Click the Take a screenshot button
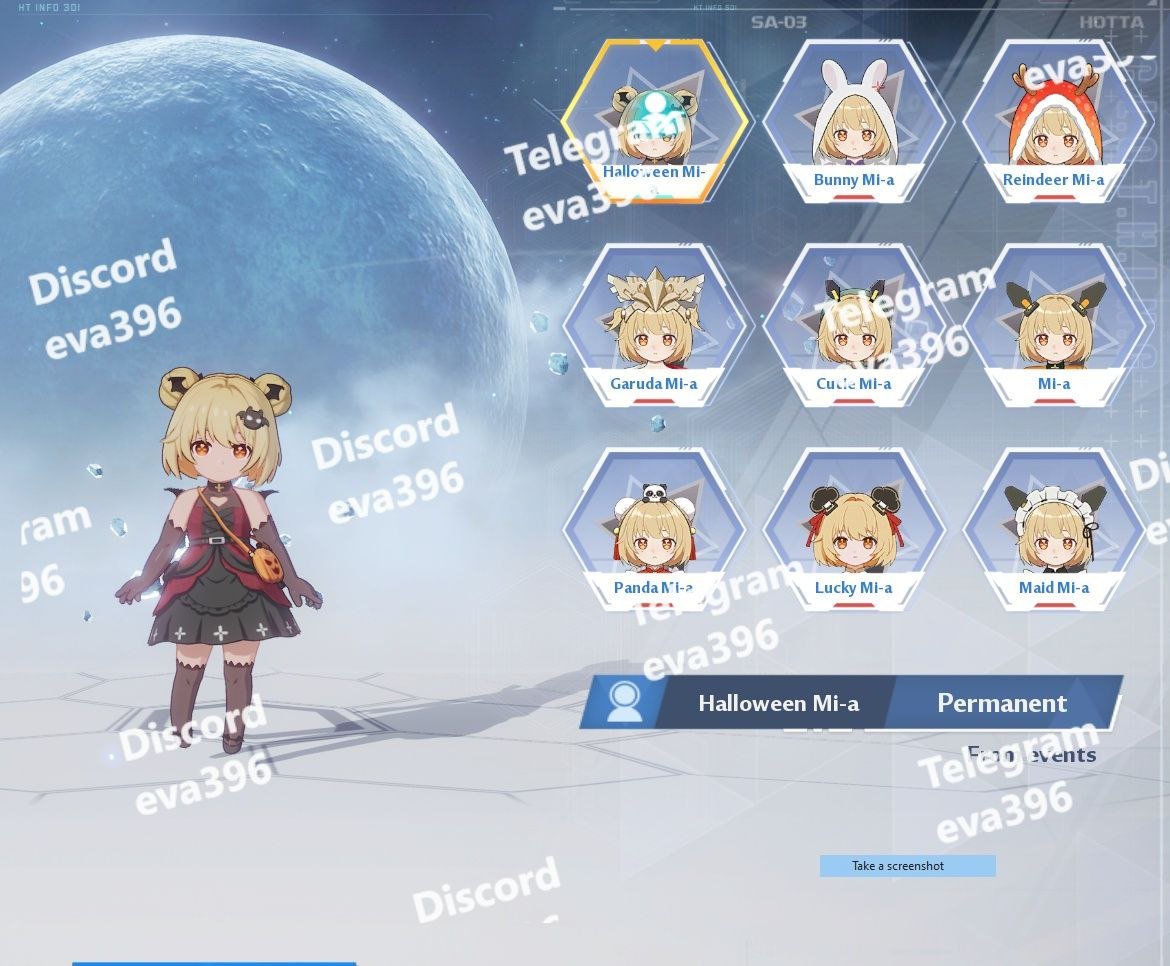The width and height of the screenshot is (1170, 966). [x=907, y=866]
